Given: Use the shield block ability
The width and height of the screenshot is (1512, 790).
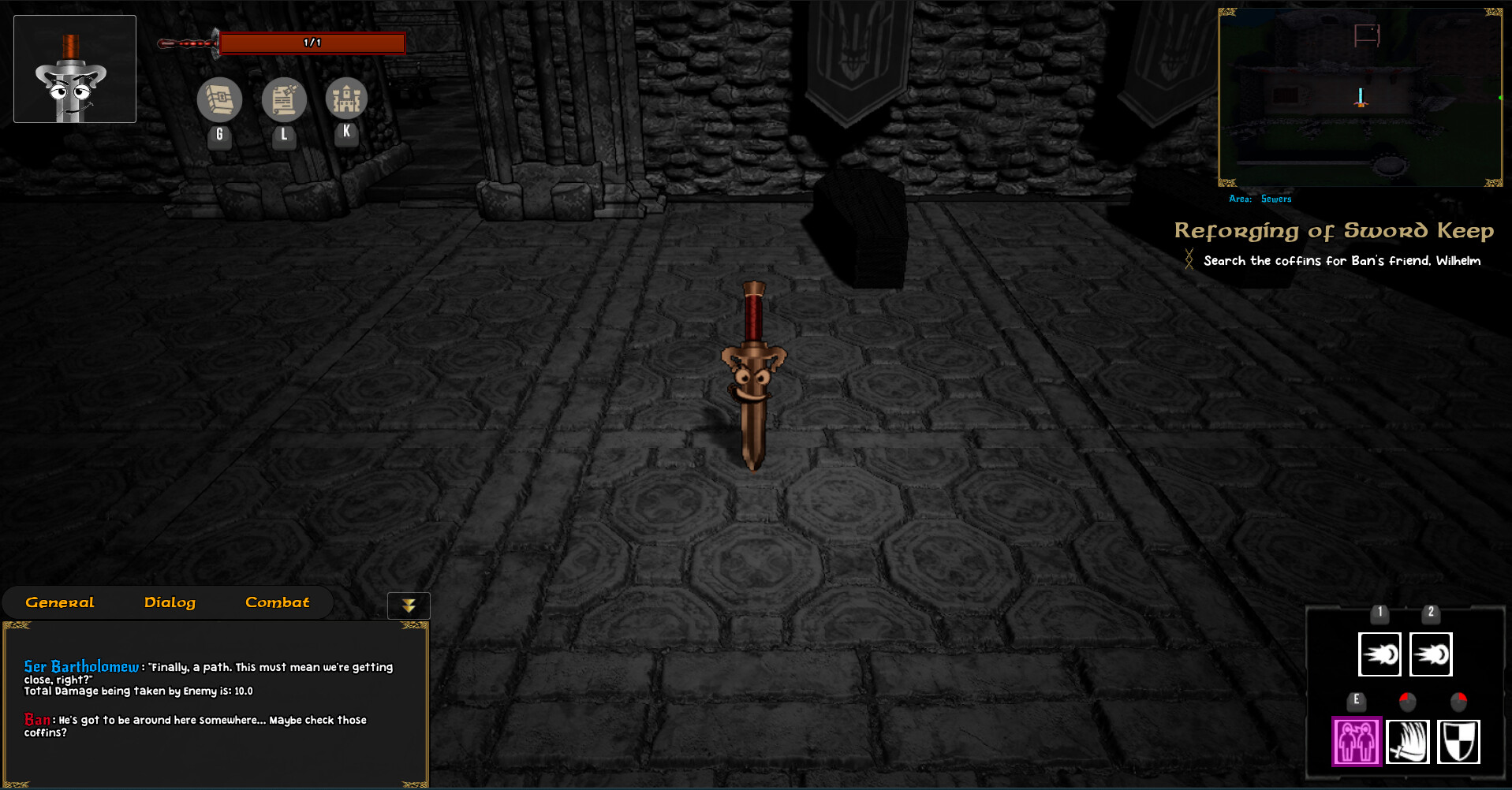Looking at the screenshot, I should pyautogui.click(x=1459, y=741).
